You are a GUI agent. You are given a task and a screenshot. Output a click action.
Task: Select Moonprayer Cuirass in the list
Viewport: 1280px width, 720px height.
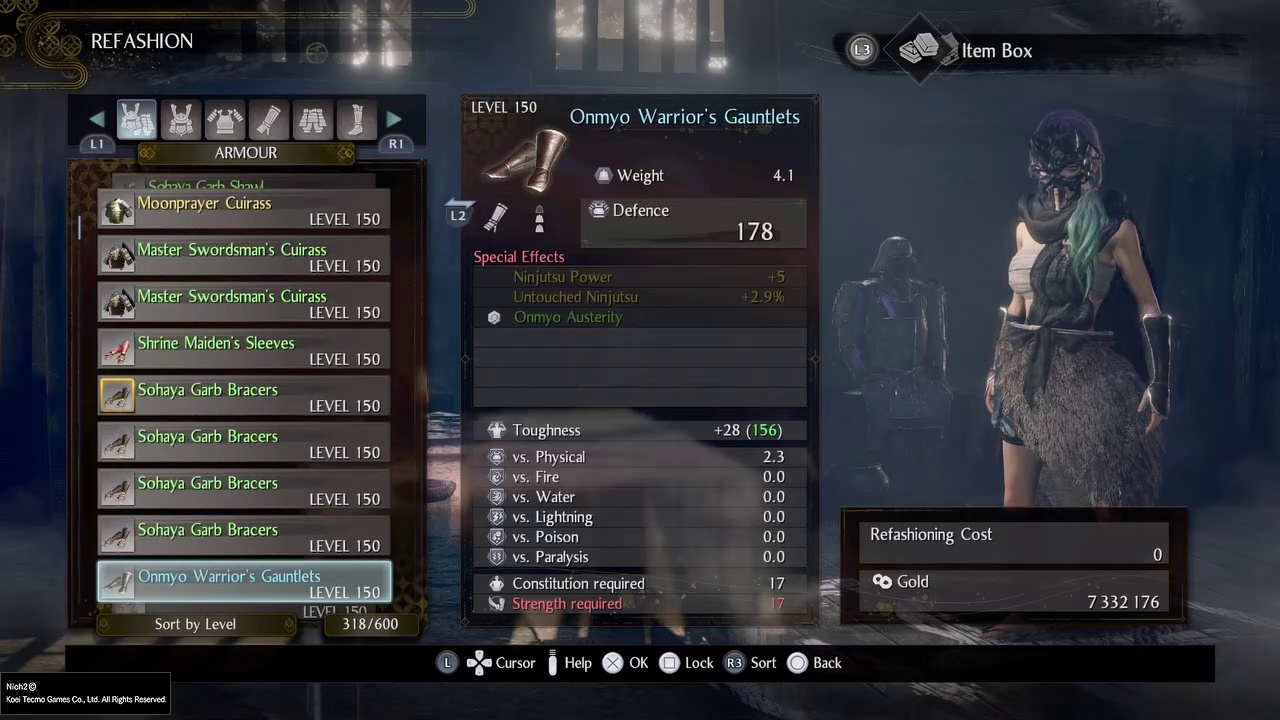244,210
